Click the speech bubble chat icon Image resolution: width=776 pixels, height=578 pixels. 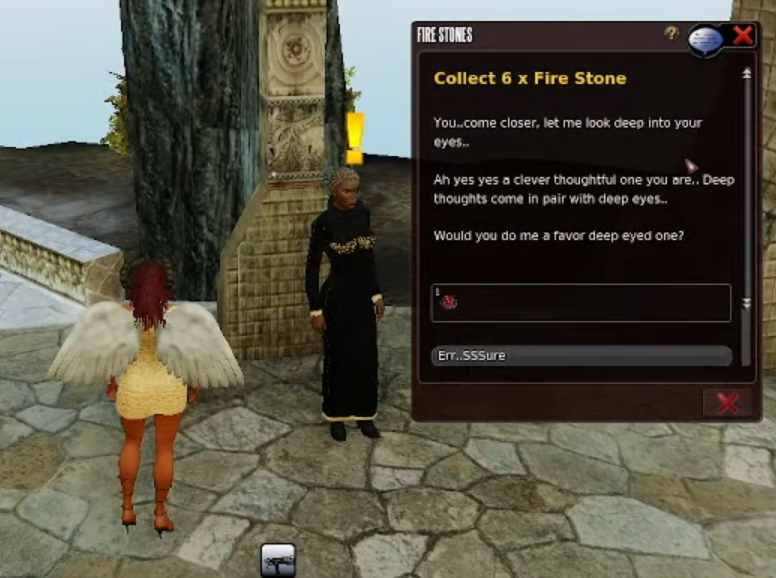(x=705, y=39)
